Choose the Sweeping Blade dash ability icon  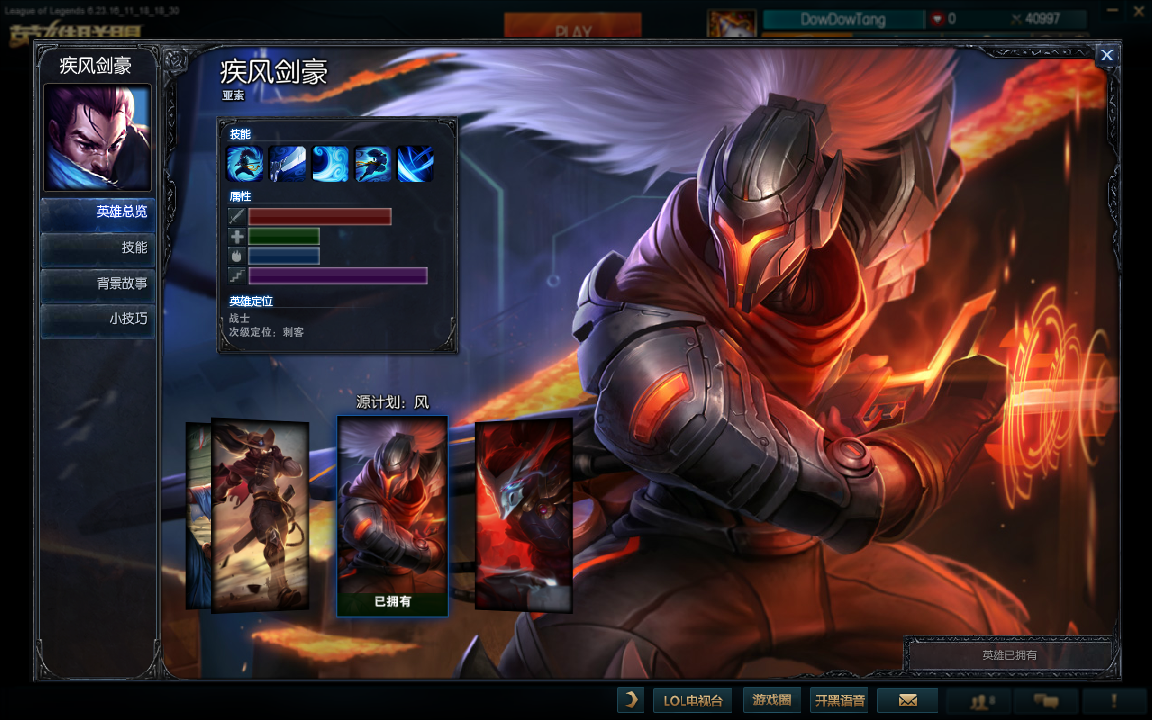tap(373, 164)
